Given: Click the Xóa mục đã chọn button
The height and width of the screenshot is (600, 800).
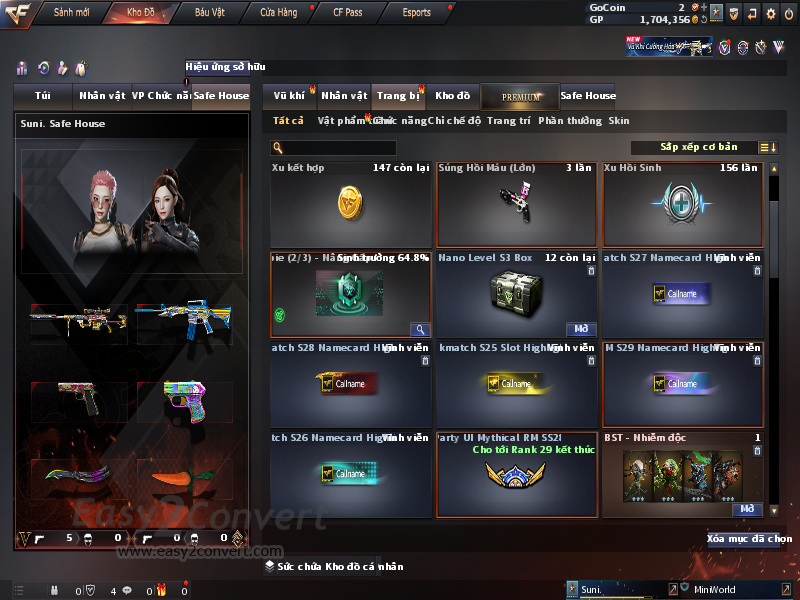Looking at the screenshot, I should [x=750, y=539].
